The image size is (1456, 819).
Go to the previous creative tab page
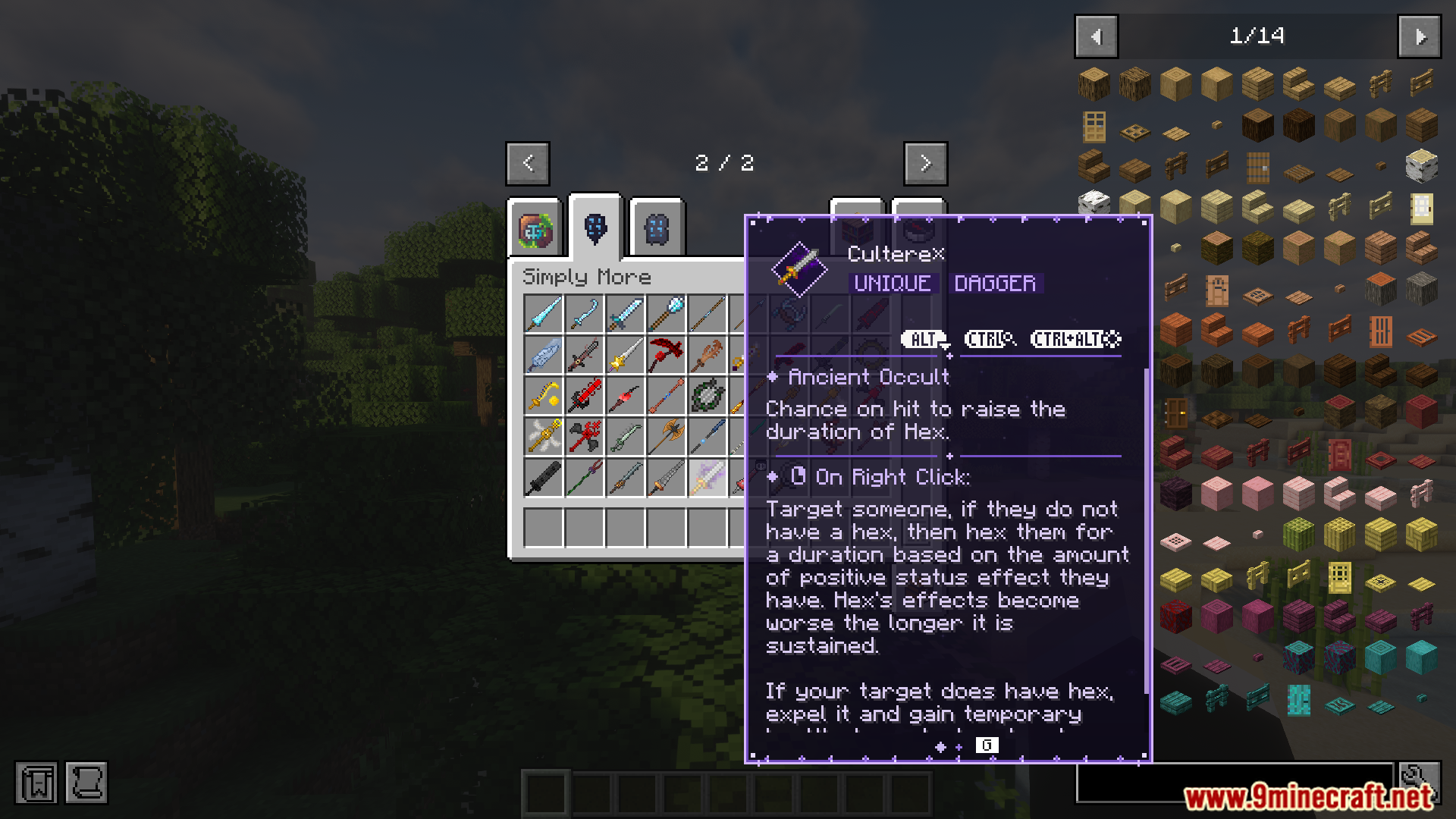click(x=528, y=163)
